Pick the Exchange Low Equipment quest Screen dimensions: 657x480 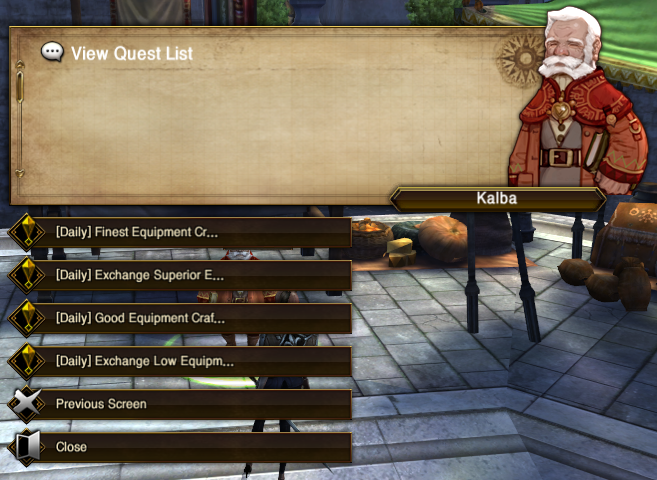[180, 361]
